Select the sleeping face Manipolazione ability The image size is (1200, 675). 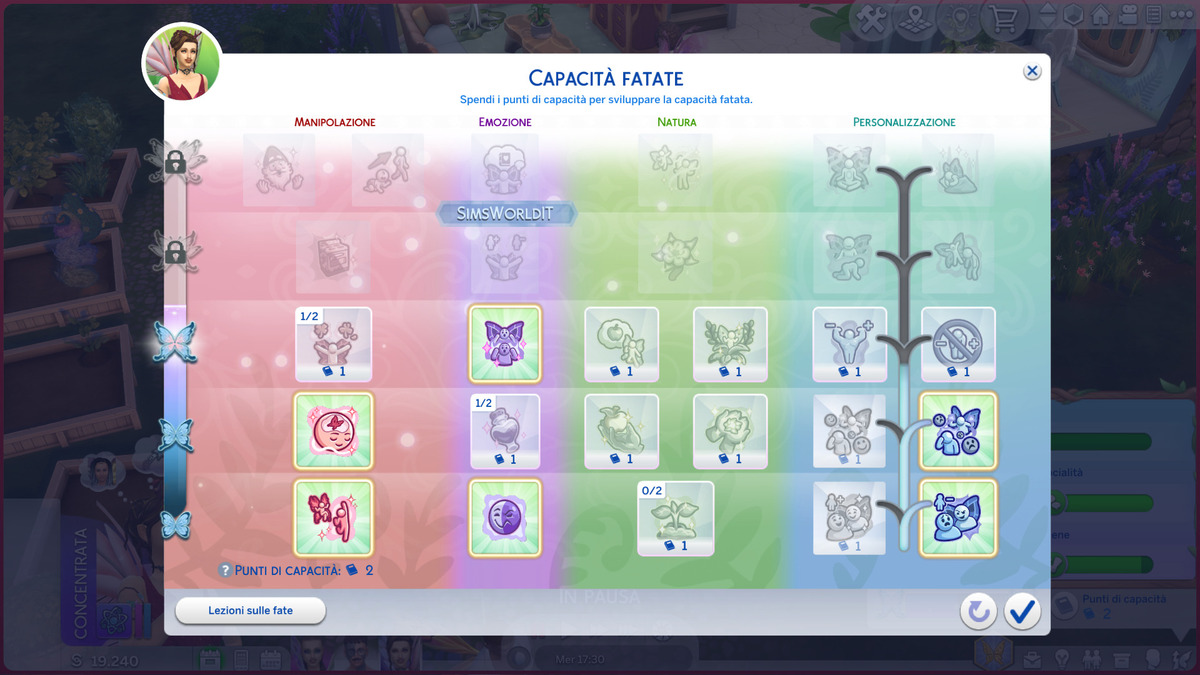[333, 431]
